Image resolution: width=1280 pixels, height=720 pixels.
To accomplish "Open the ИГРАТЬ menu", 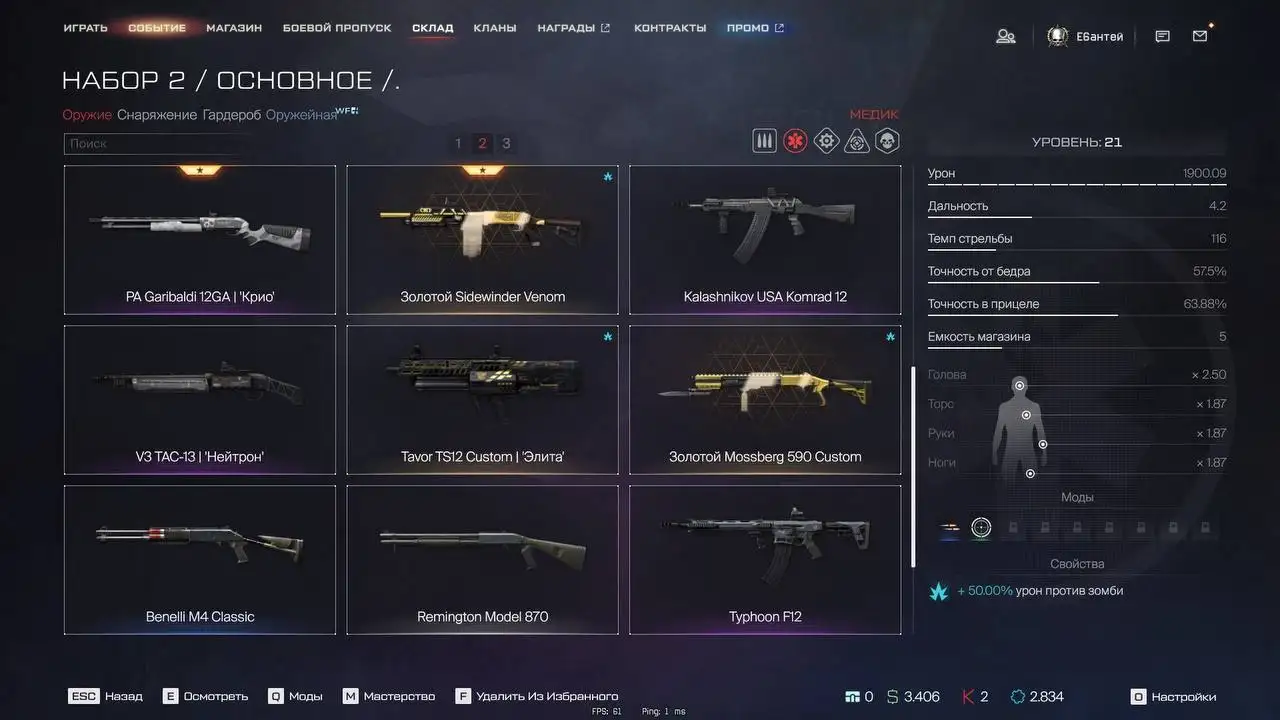I will (x=85, y=28).
